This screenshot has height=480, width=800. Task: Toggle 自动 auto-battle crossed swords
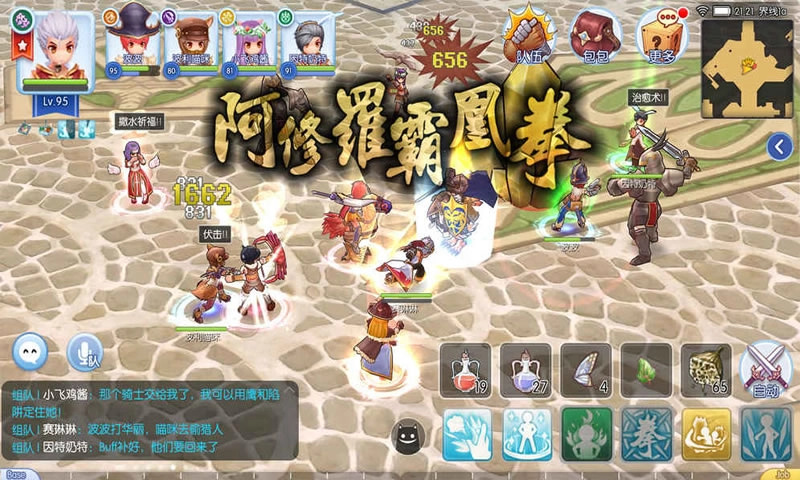coord(765,368)
